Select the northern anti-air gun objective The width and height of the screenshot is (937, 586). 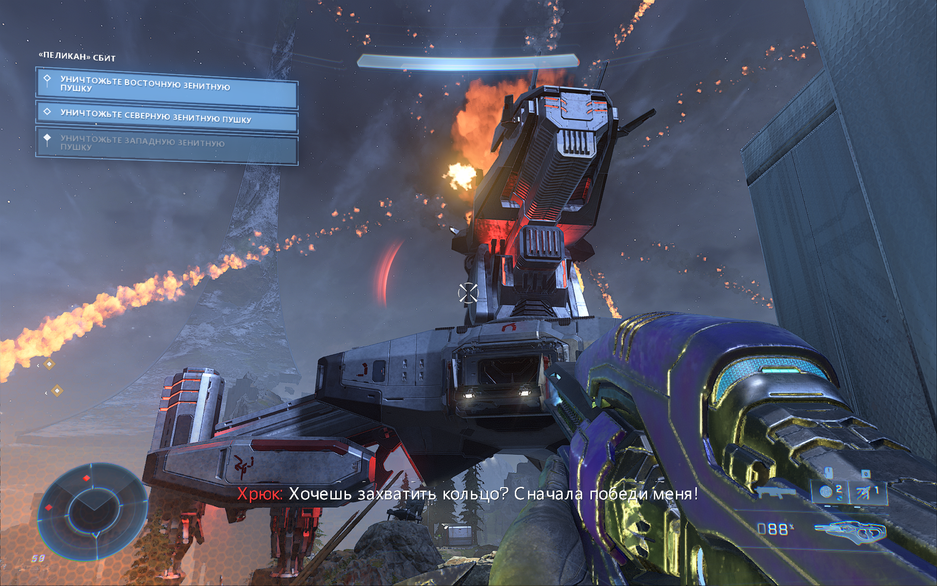tap(167, 120)
